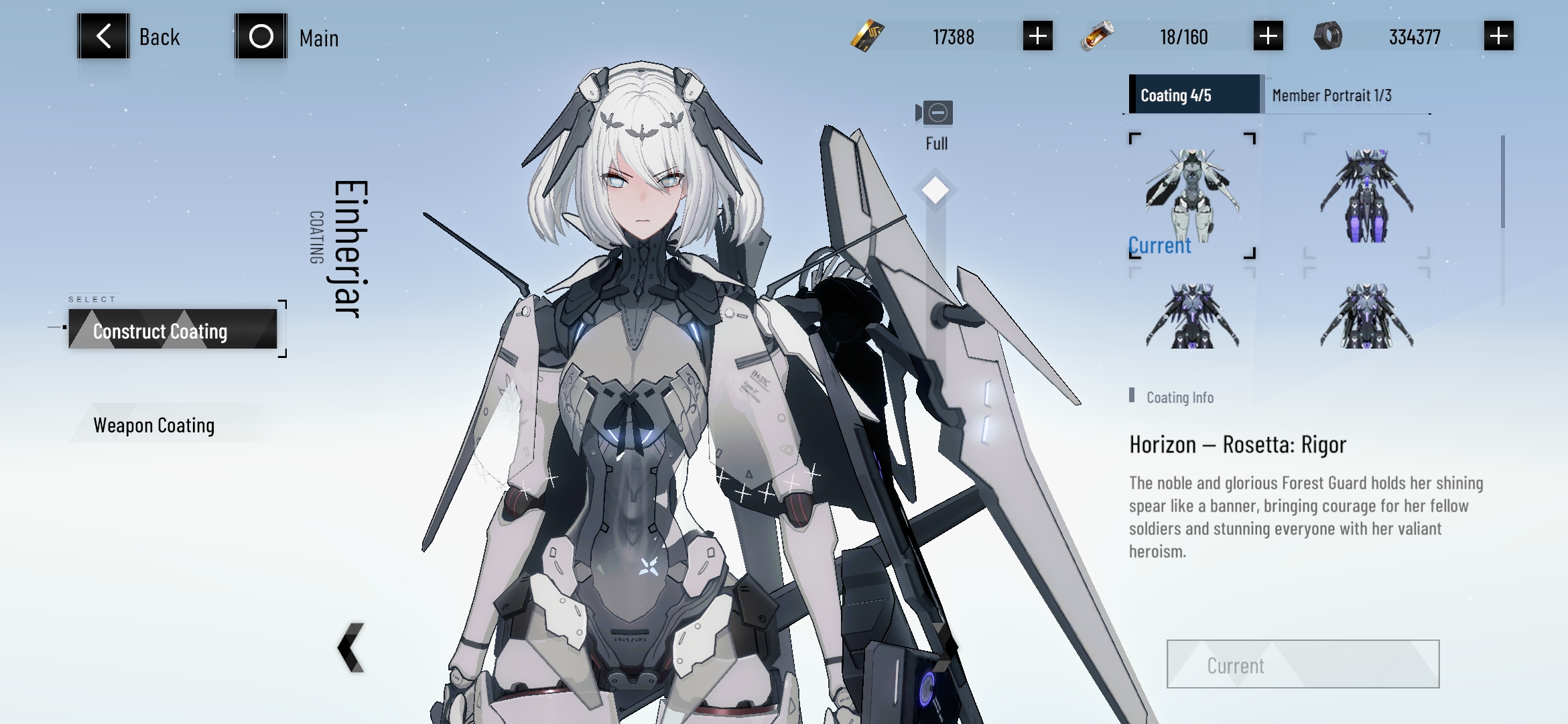
Task: Switch to Member Portrait tab
Action: click(x=1331, y=96)
